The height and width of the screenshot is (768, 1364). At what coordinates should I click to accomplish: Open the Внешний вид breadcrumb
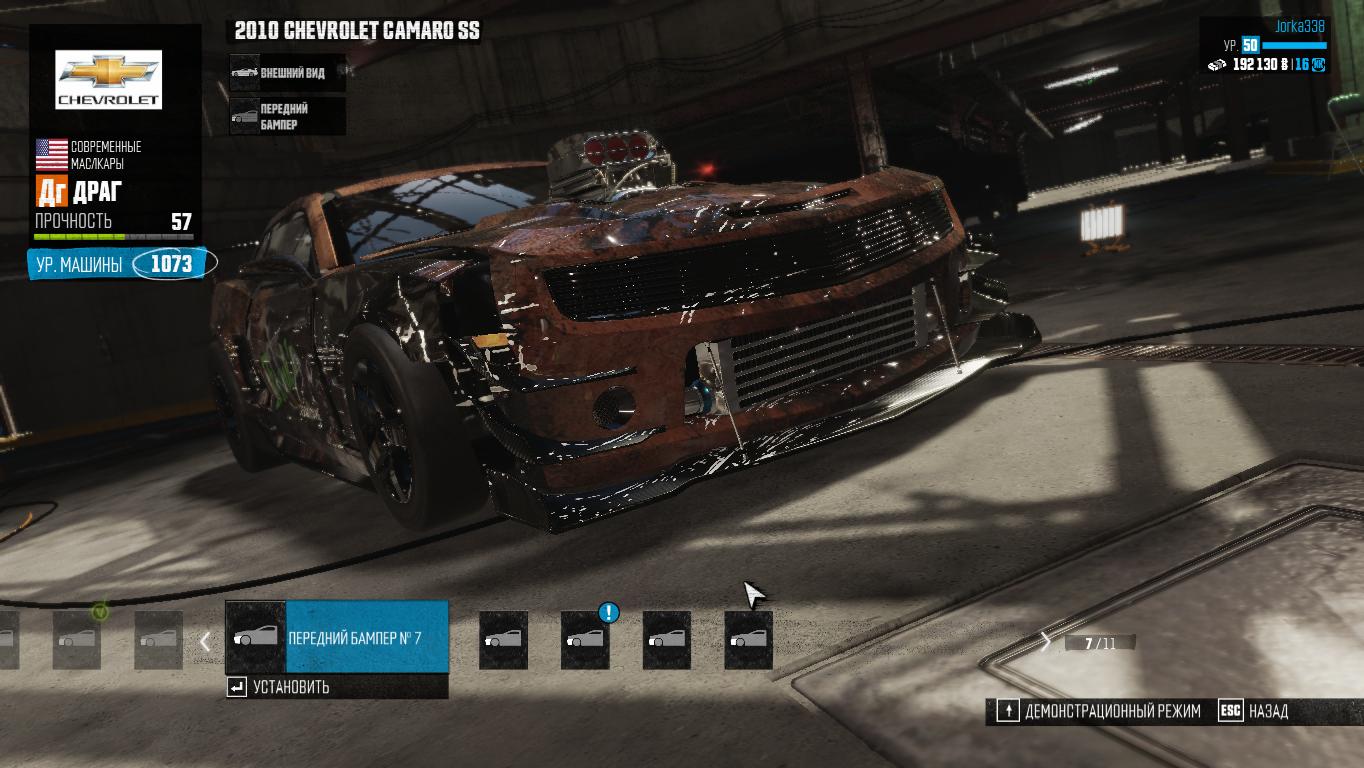click(x=287, y=73)
